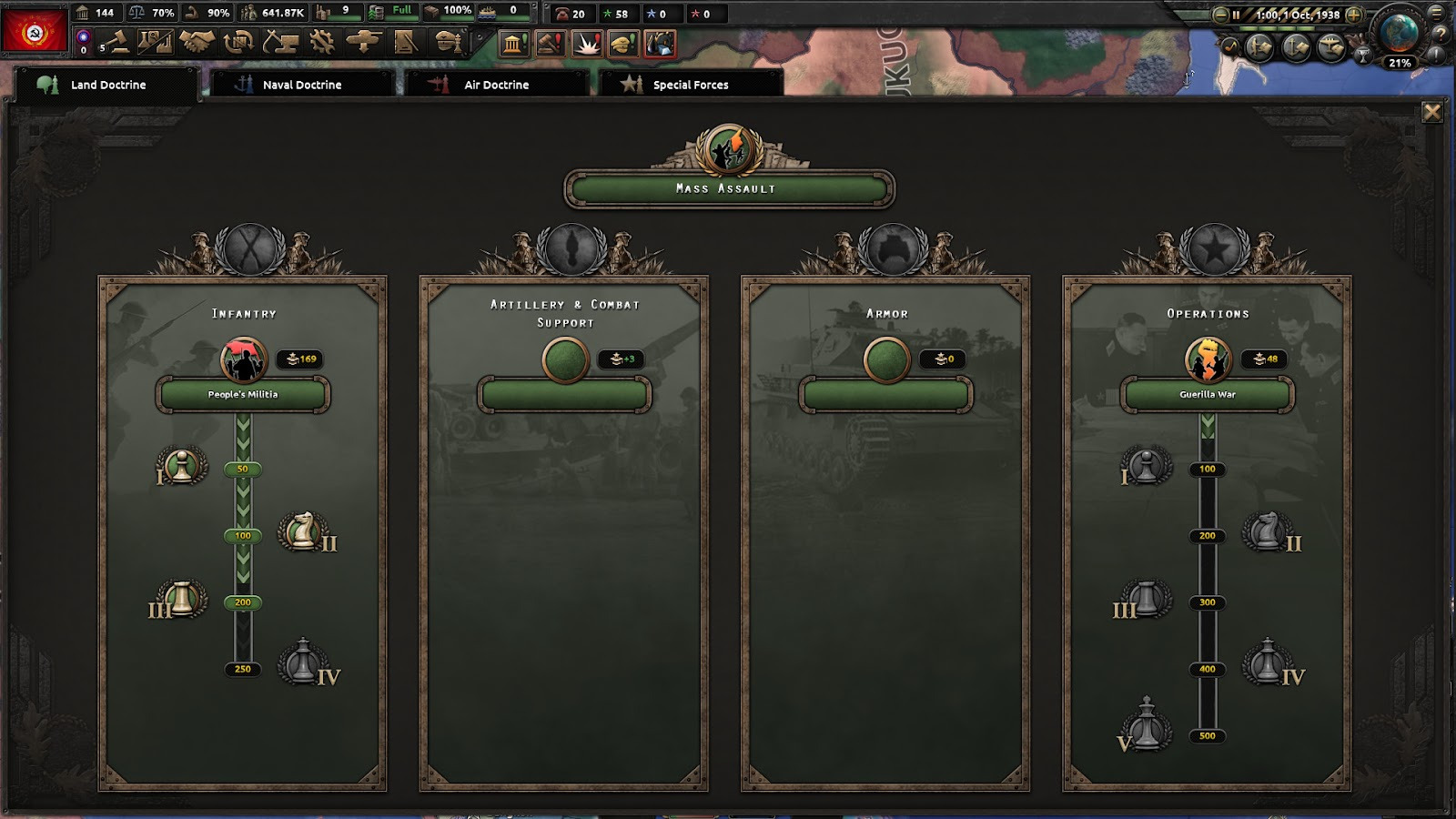Increase game speed with the plus button
This screenshot has width=1456, height=819.
tap(1353, 15)
